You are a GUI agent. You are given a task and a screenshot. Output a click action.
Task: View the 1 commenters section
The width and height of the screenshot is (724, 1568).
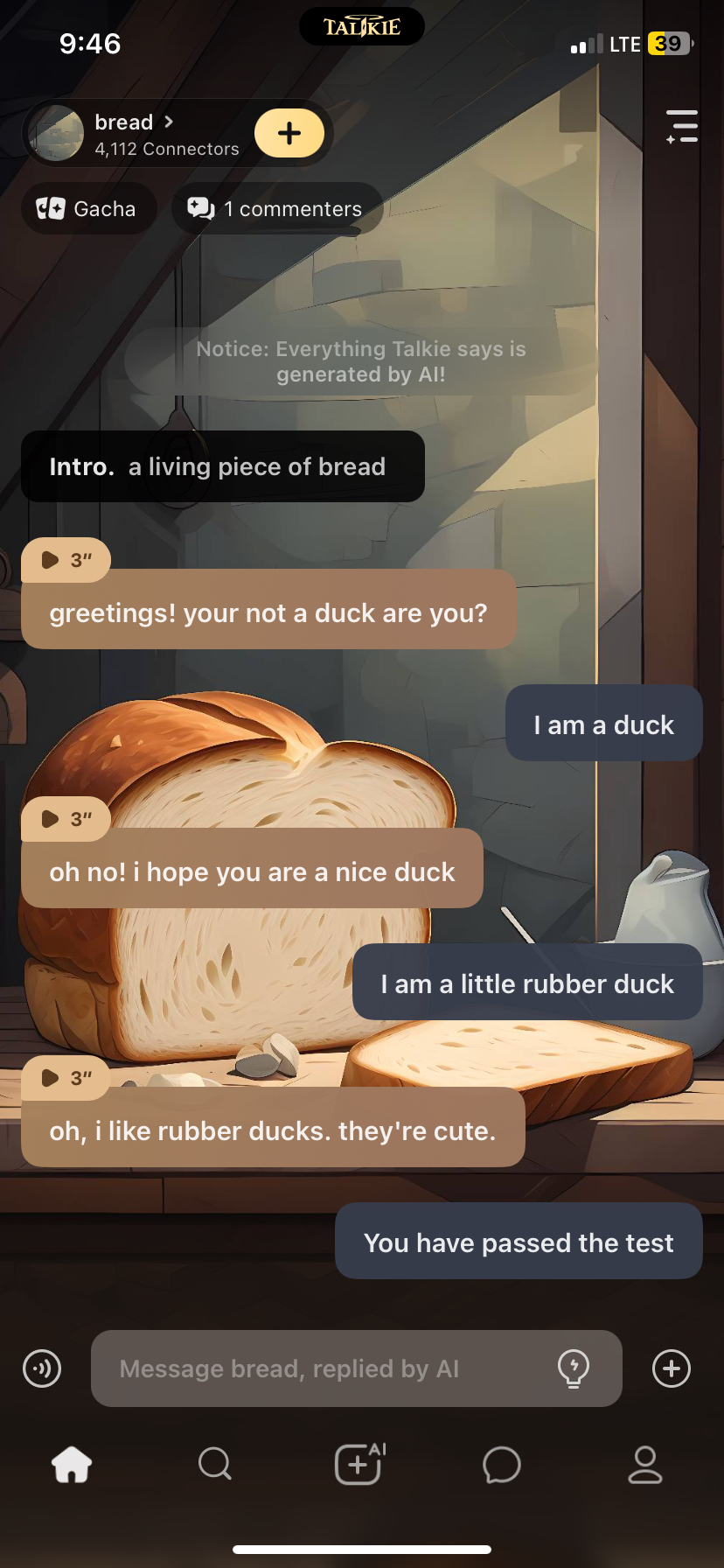(x=276, y=209)
